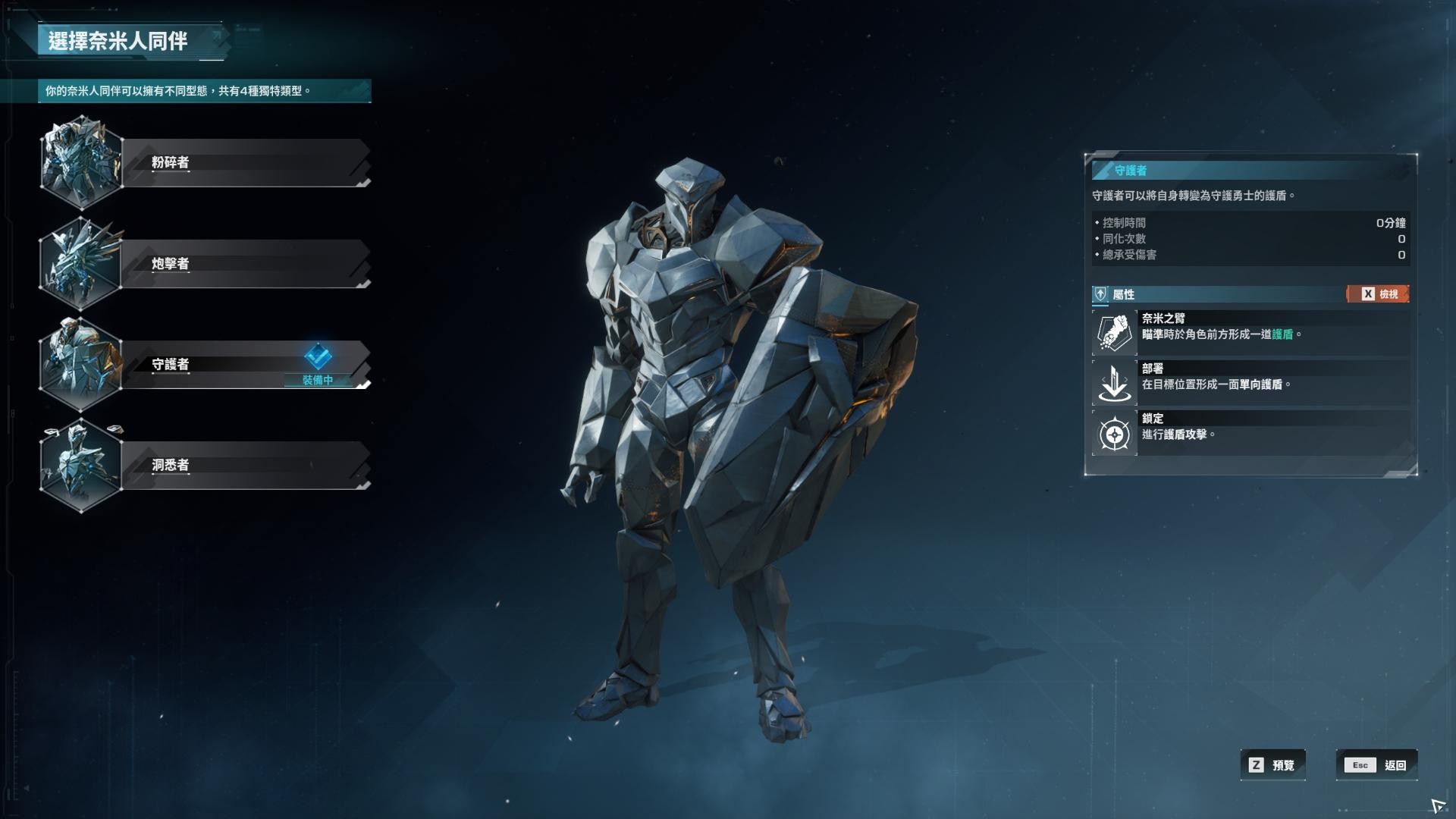Select the 奈米之臂 ability icon

1115,333
